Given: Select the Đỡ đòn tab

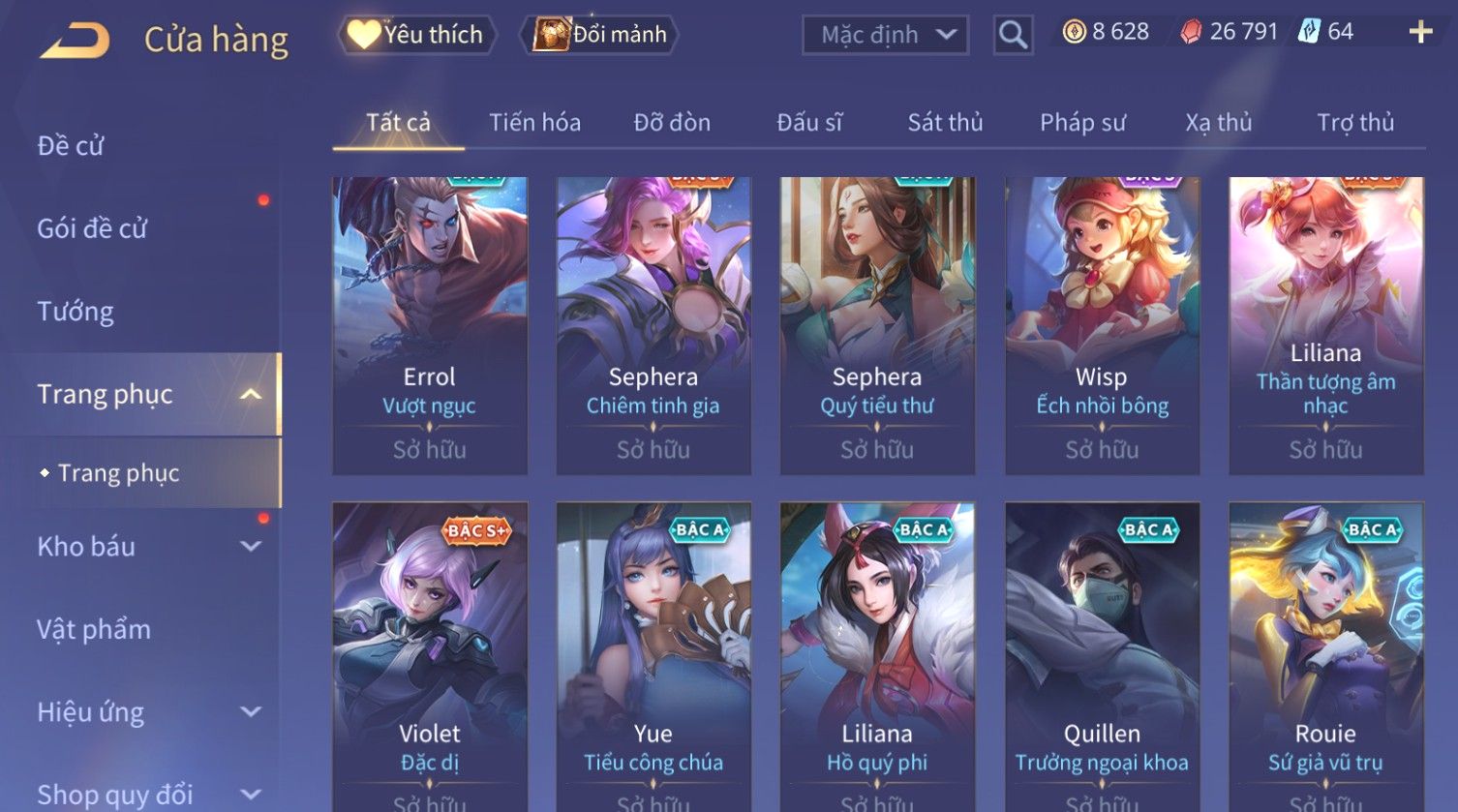Looking at the screenshot, I should click(x=672, y=123).
